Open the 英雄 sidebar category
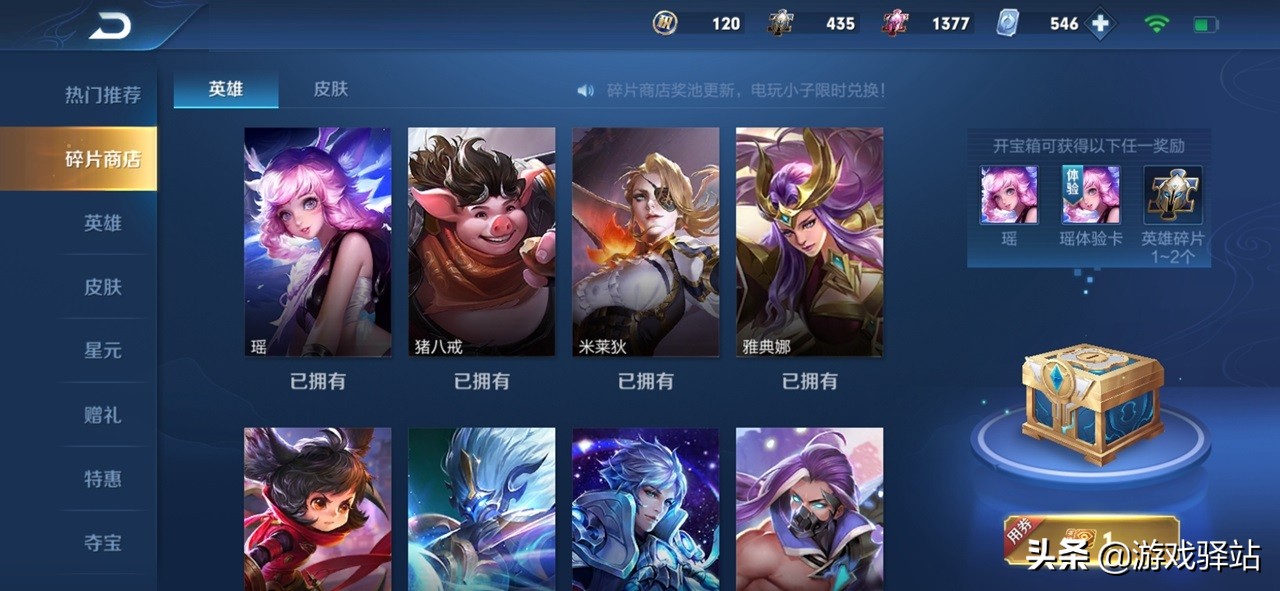The width and height of the screenshot is (1280, 591). pyautogui.click(x=103, y=223)
